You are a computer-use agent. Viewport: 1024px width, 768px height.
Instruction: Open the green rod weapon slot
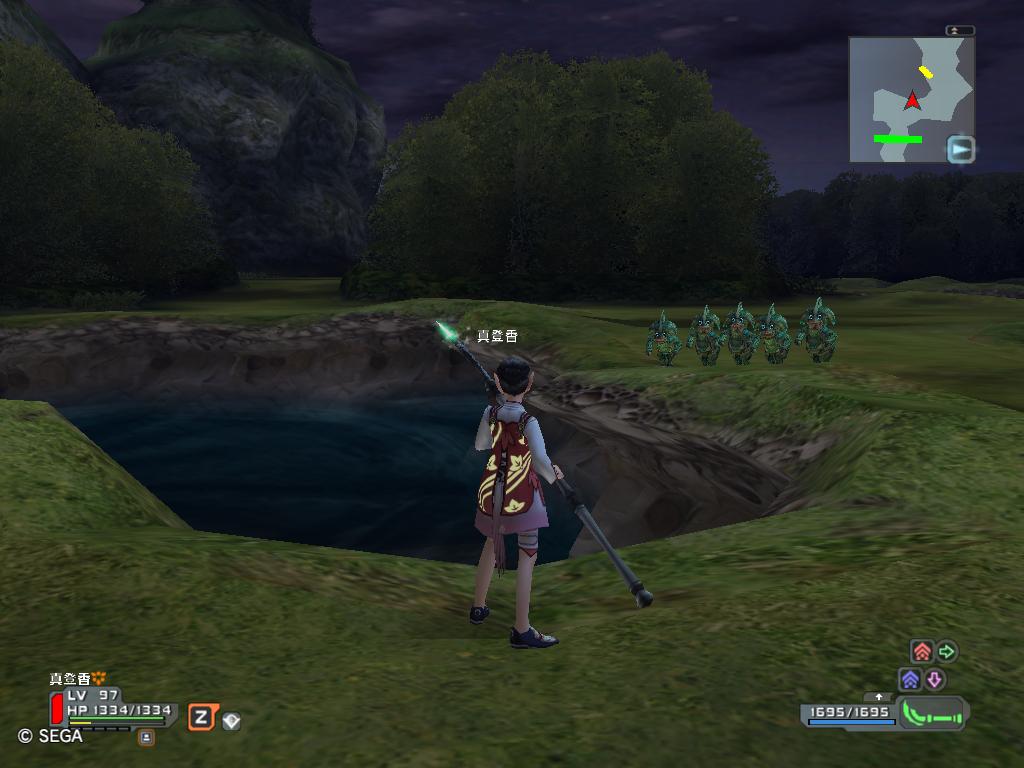coord(932,714)
